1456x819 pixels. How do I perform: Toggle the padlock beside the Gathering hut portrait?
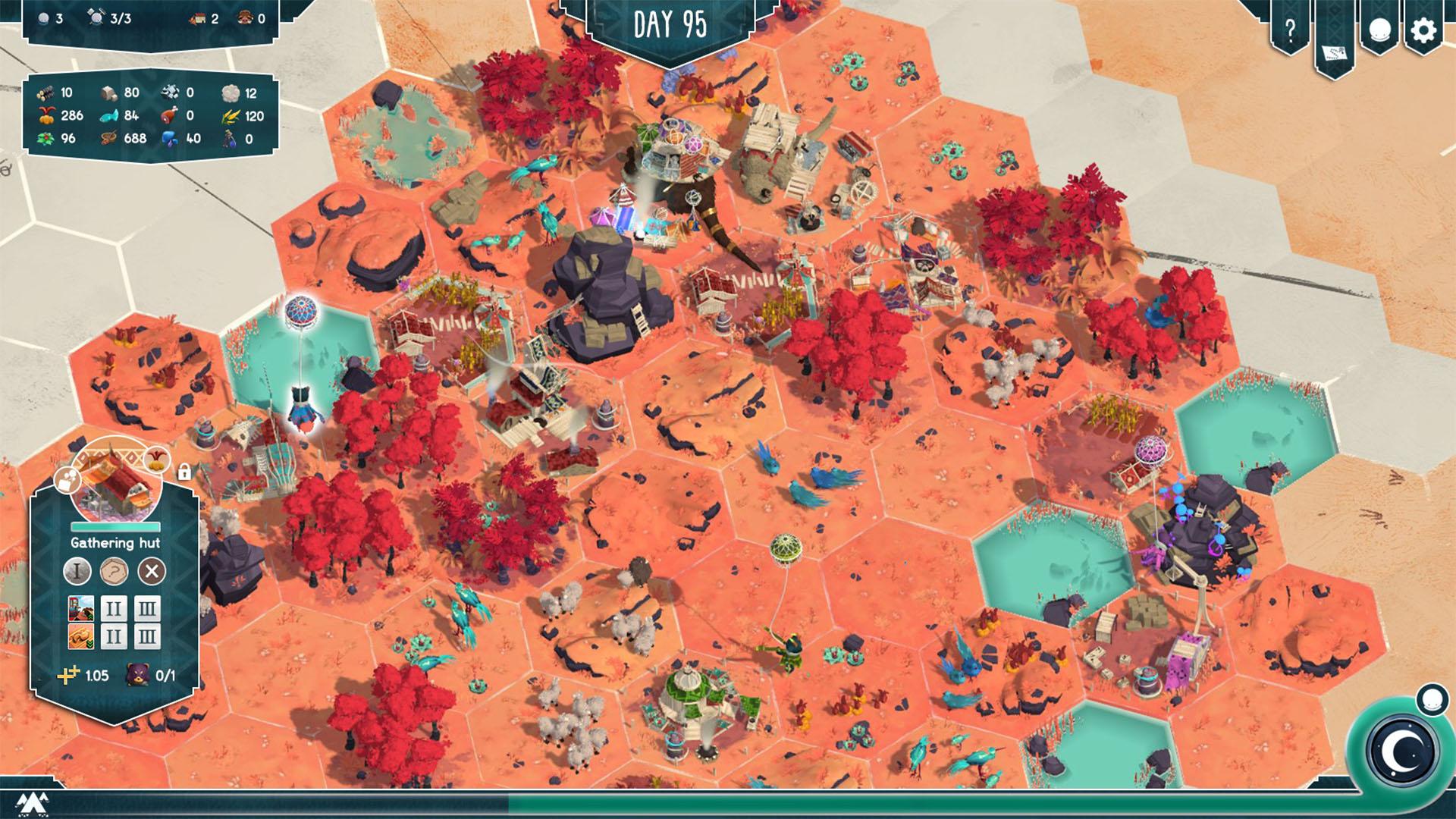point(184,472)
